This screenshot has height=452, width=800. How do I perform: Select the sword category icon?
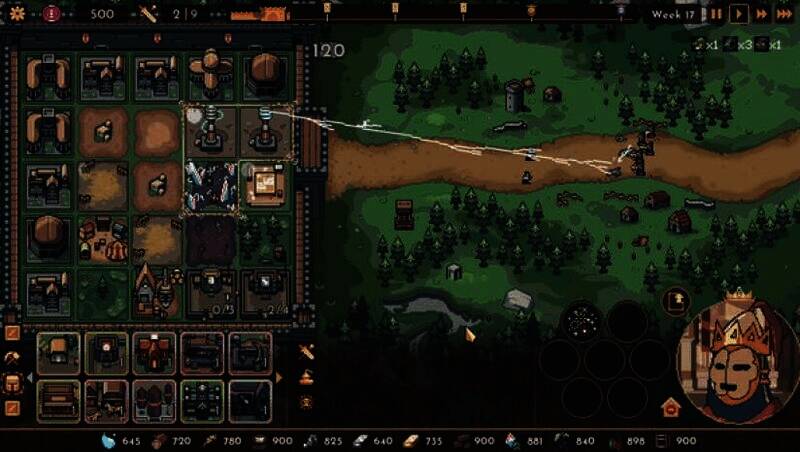coord(307,351)
